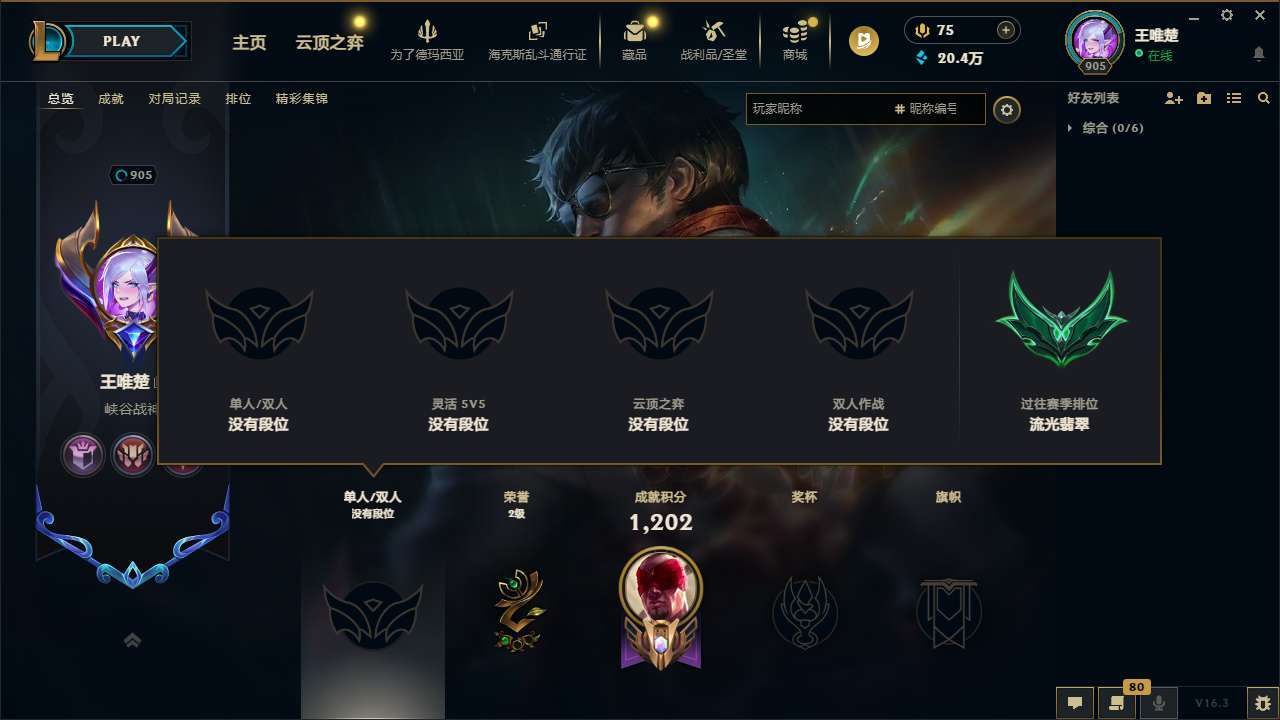Click the PLAY button
Screen dimensions: 1280x720
click(122, 41)
